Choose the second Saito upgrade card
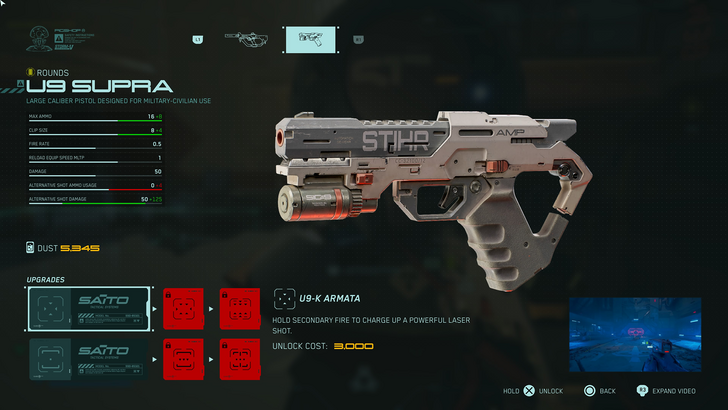 90,357
